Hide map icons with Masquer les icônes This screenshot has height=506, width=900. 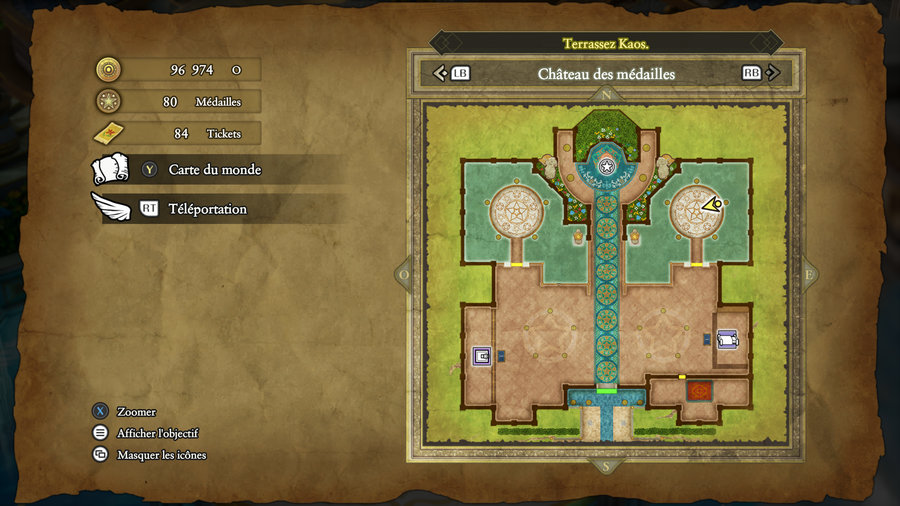coord(161,455)
